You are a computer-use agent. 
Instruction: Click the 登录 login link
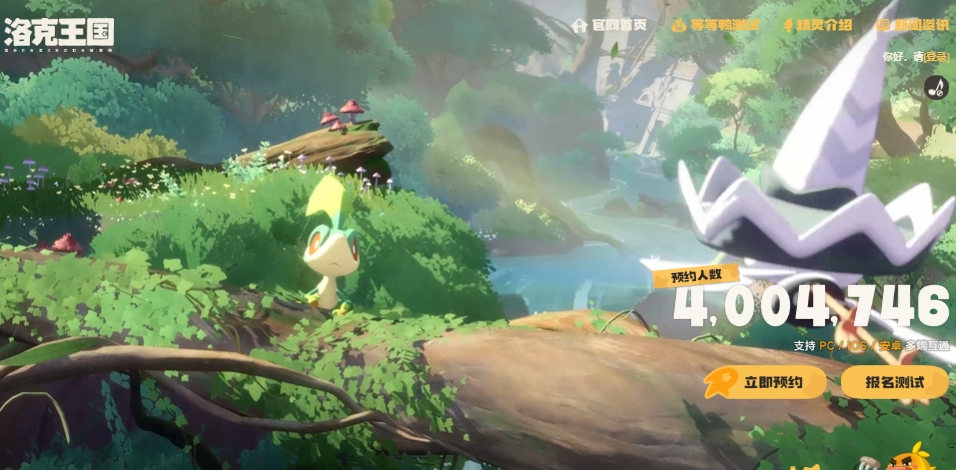point(936,58)
